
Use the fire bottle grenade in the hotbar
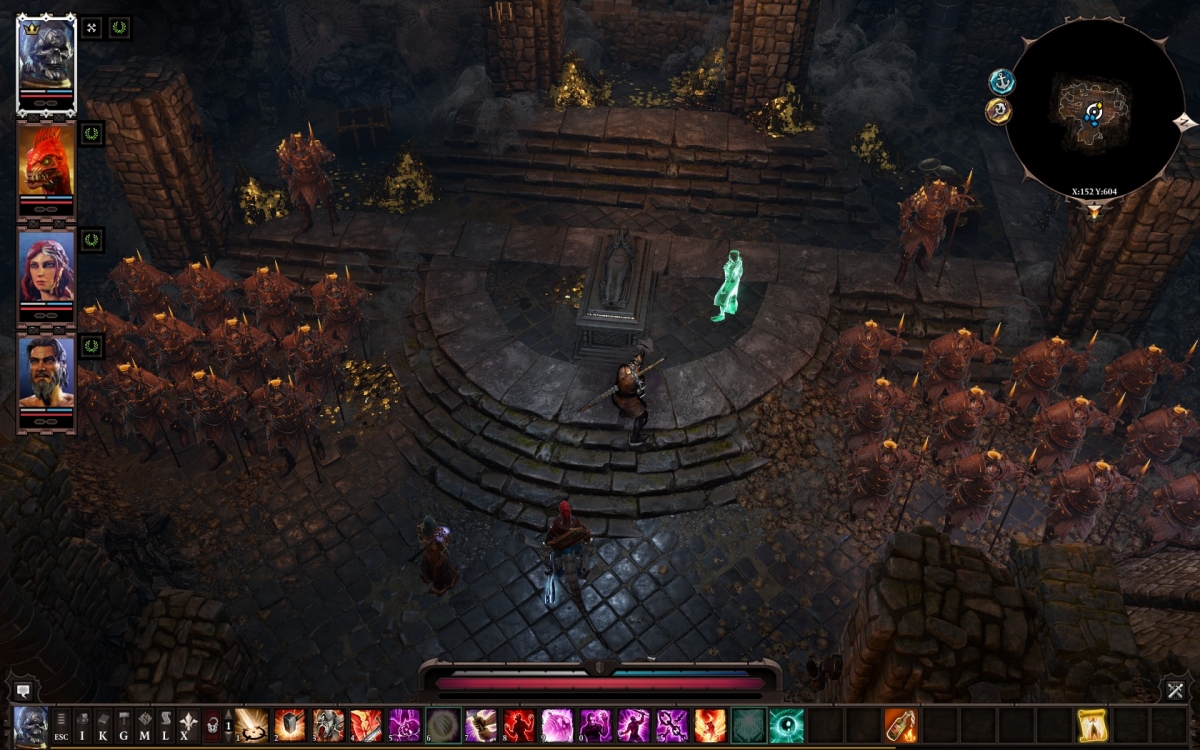[901, 725]
